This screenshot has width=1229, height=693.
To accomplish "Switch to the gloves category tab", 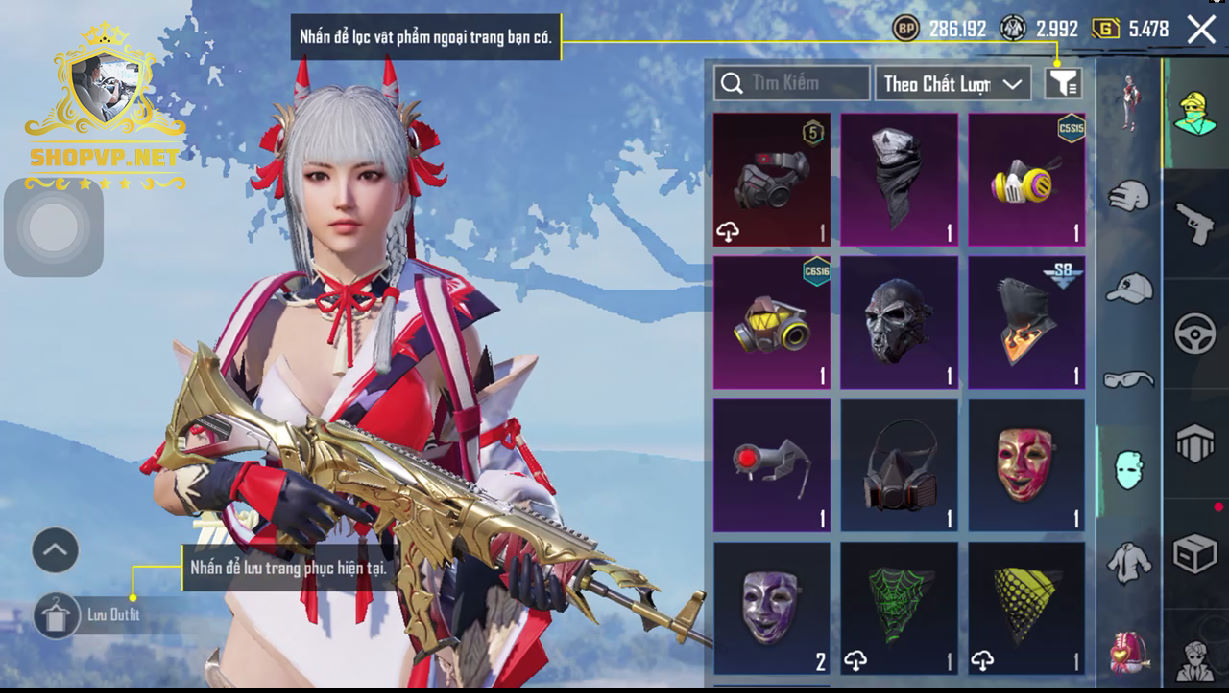I will click(1129, 195).
